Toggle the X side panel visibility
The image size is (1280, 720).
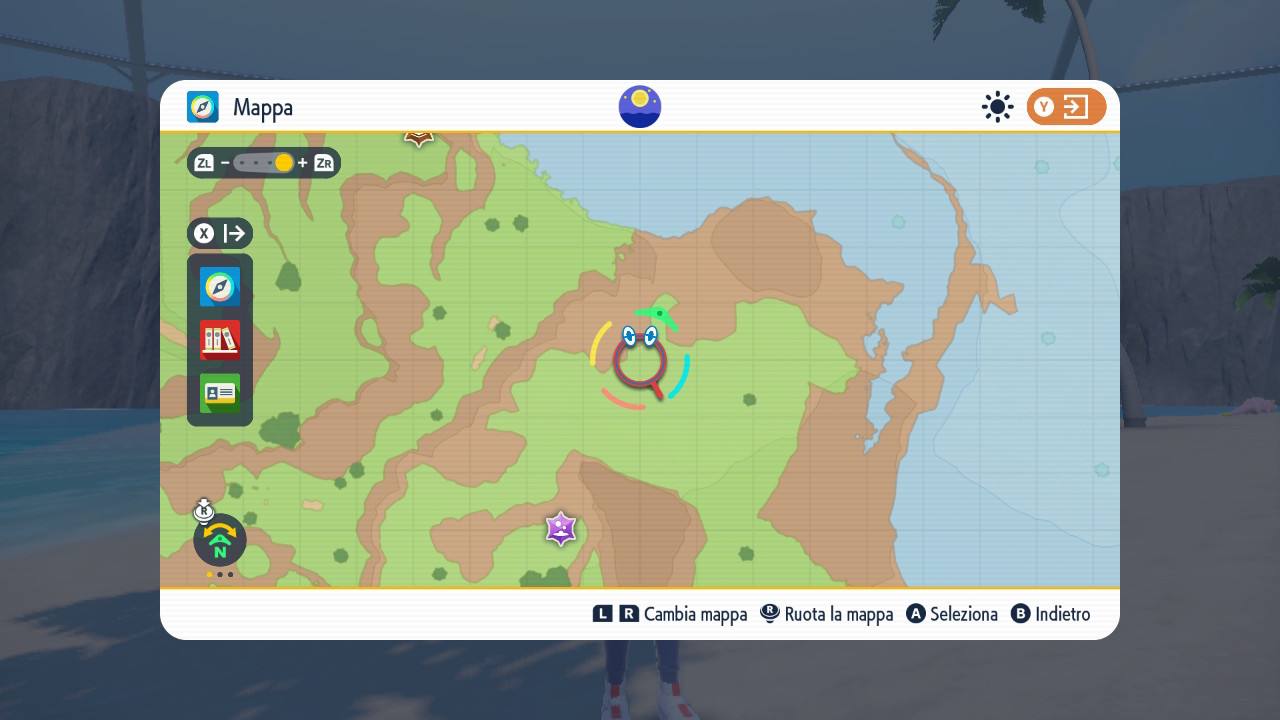click(x=204, y=233)
